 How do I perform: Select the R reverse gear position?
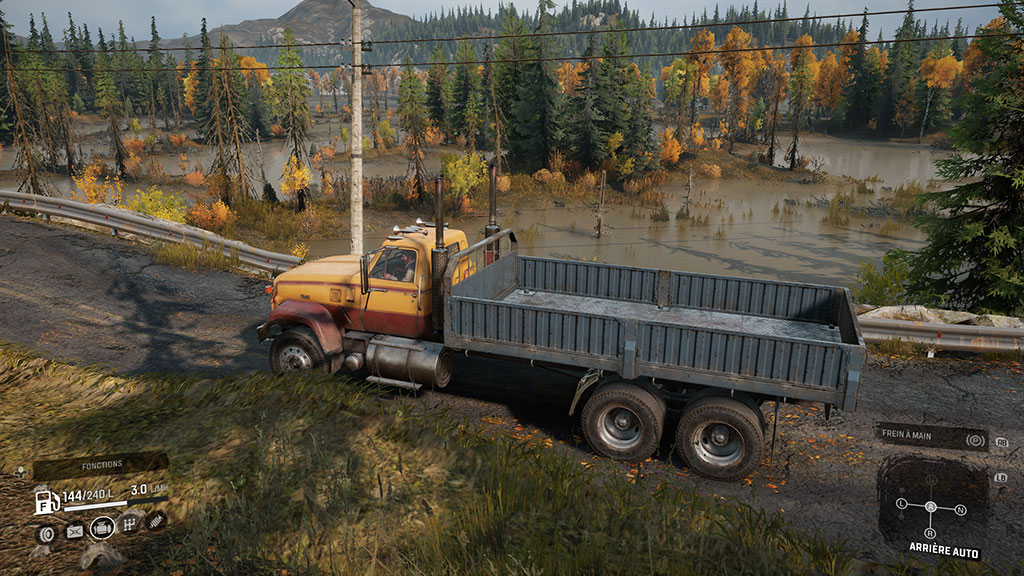coord(931,533)
